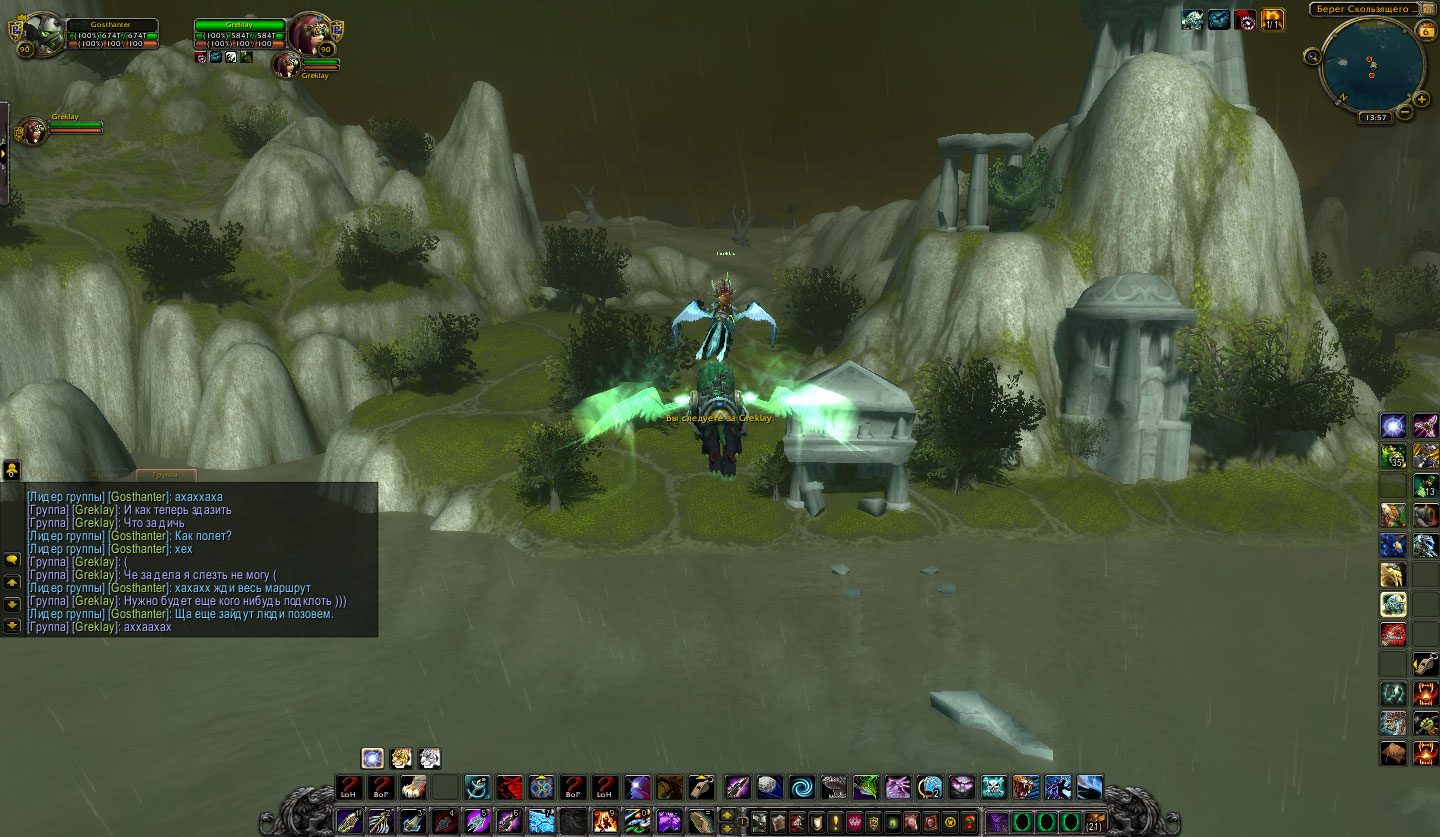The height and width of the screenshot is (837, 1440).
Task: Switch to the Группа chat tab
Action: (166, 475)
